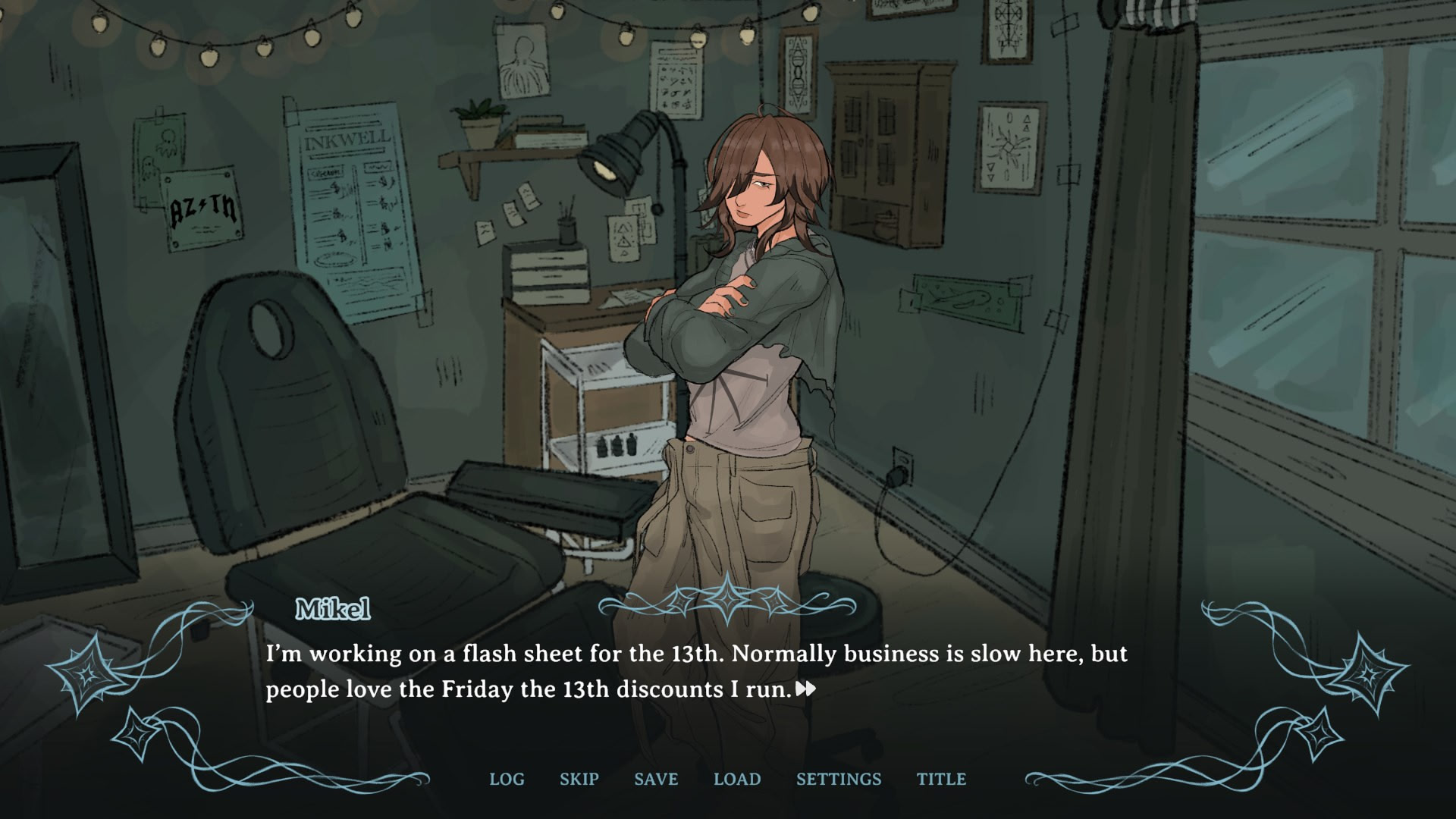Return to the TITLE screen
Screen dimensions: 1456x819
(x=941, y=779)
